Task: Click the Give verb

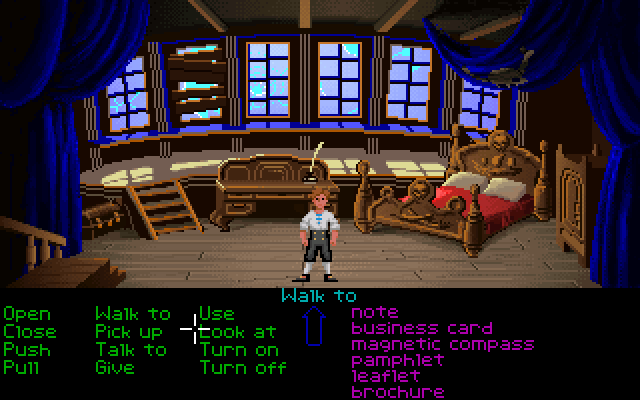Action: tap(114, 367)
